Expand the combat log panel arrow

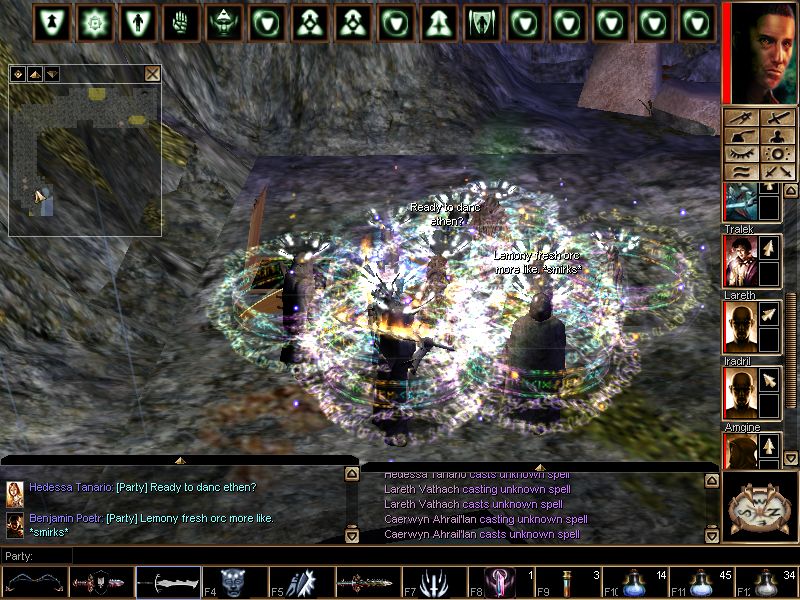pyautogui.click(x=538, y=466)
